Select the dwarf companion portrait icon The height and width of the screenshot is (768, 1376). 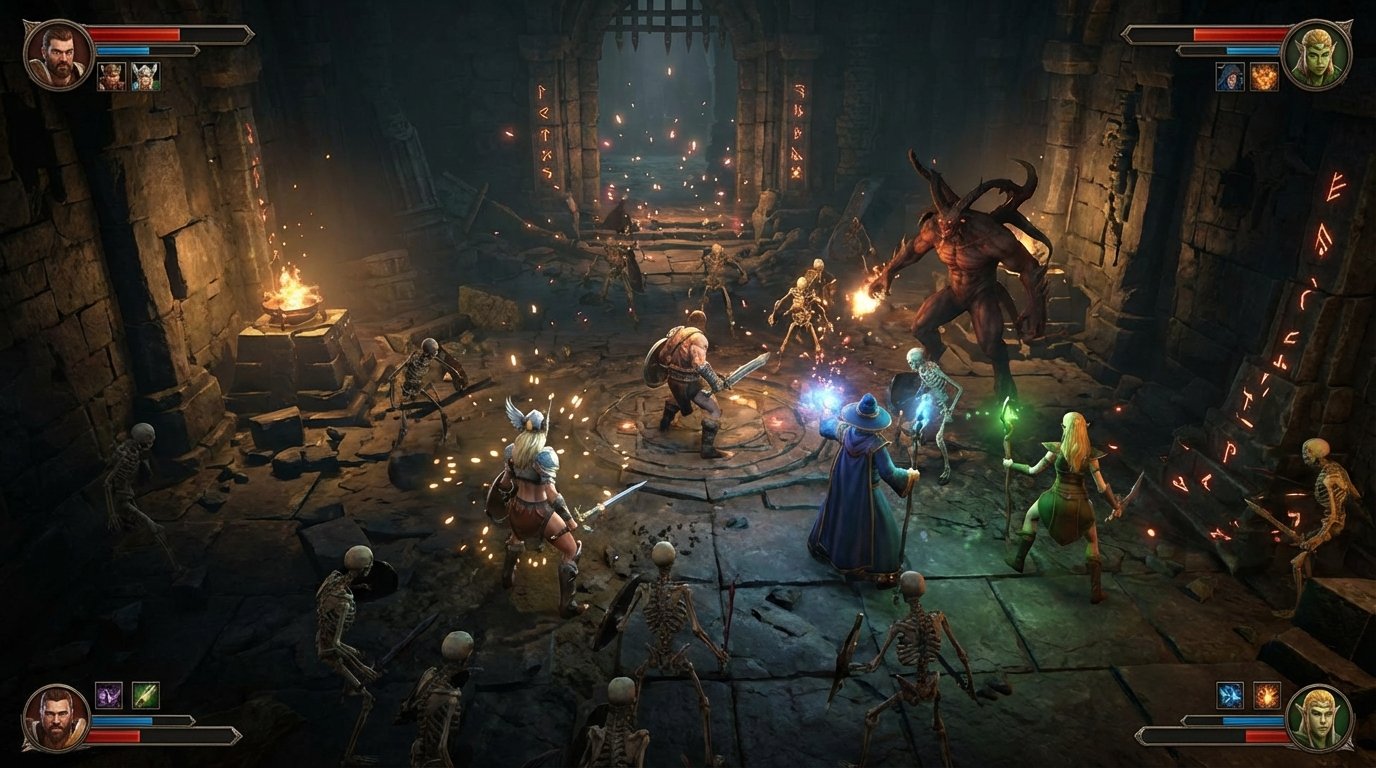112,76
